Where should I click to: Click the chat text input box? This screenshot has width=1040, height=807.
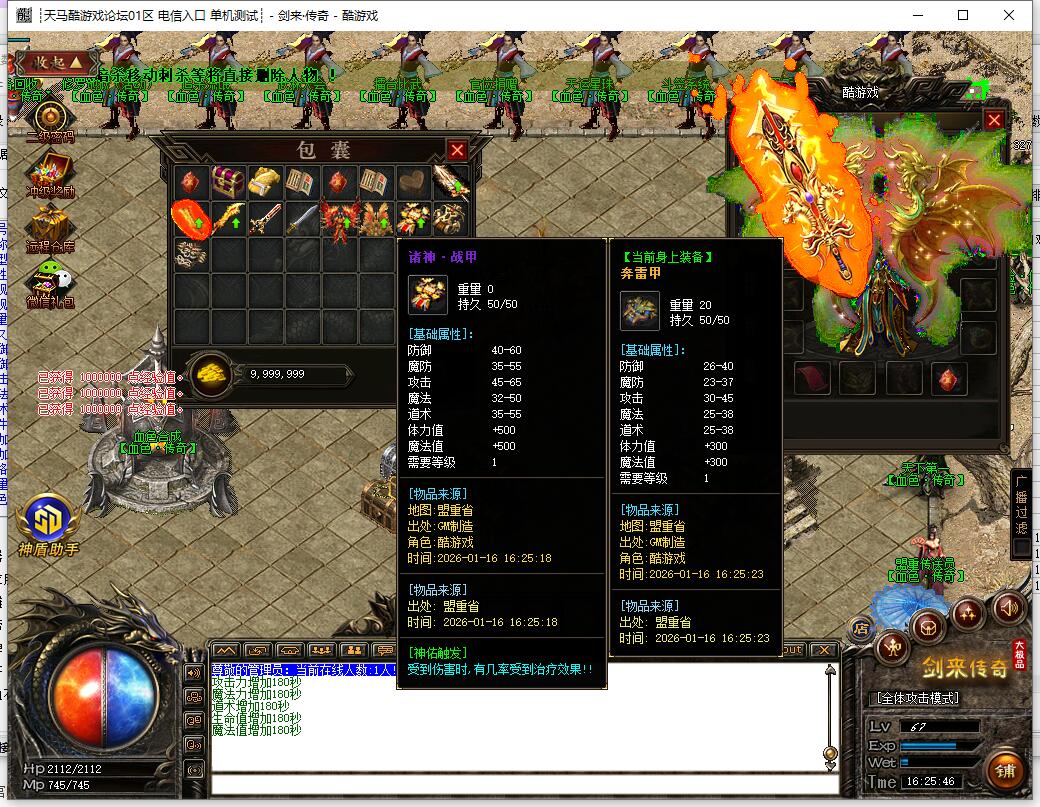pos(520,784)
